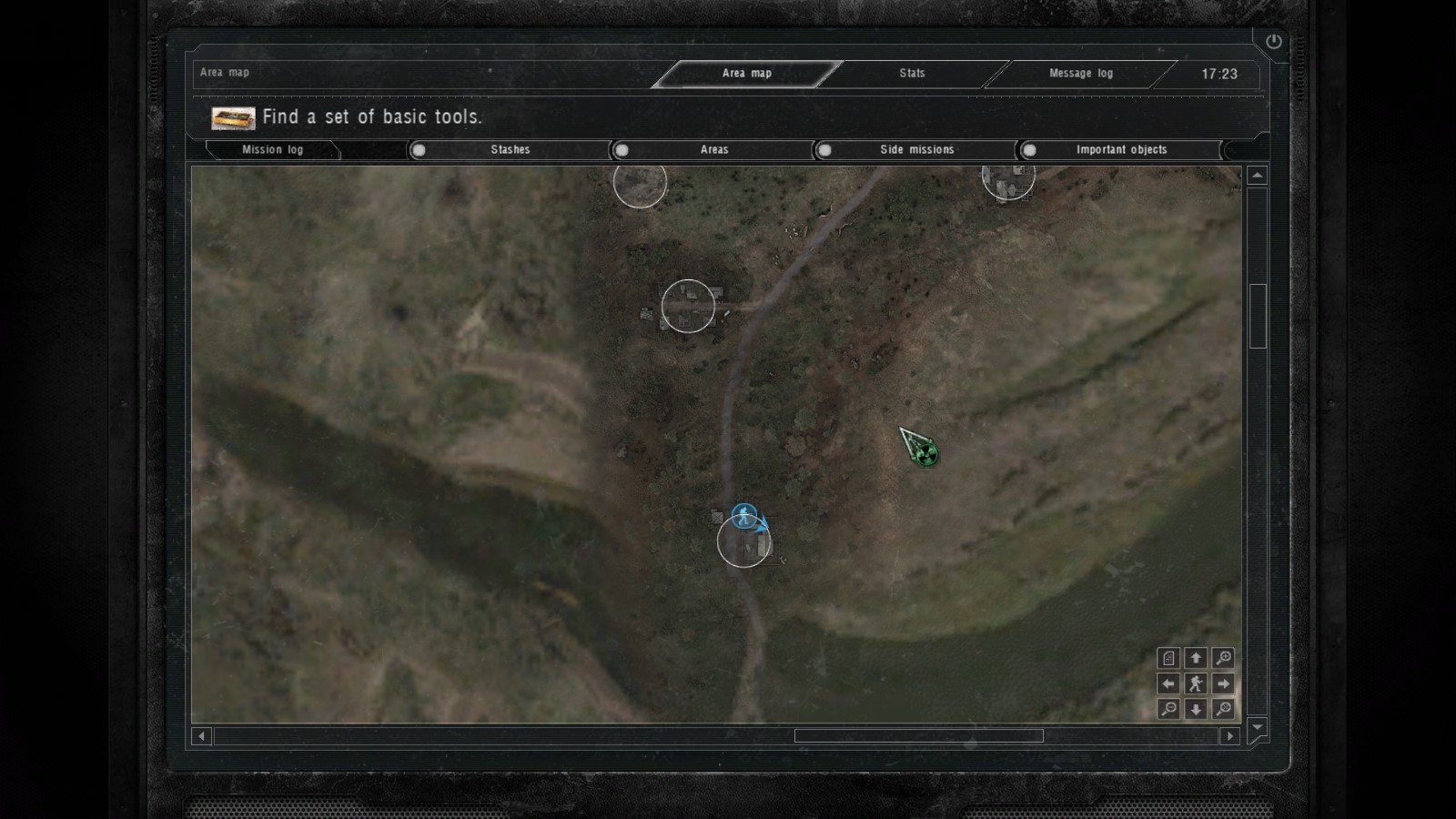This screenshot has width=1456, height=819.
Task: Pan the map left with arrow button
Action: [1168, 683]
